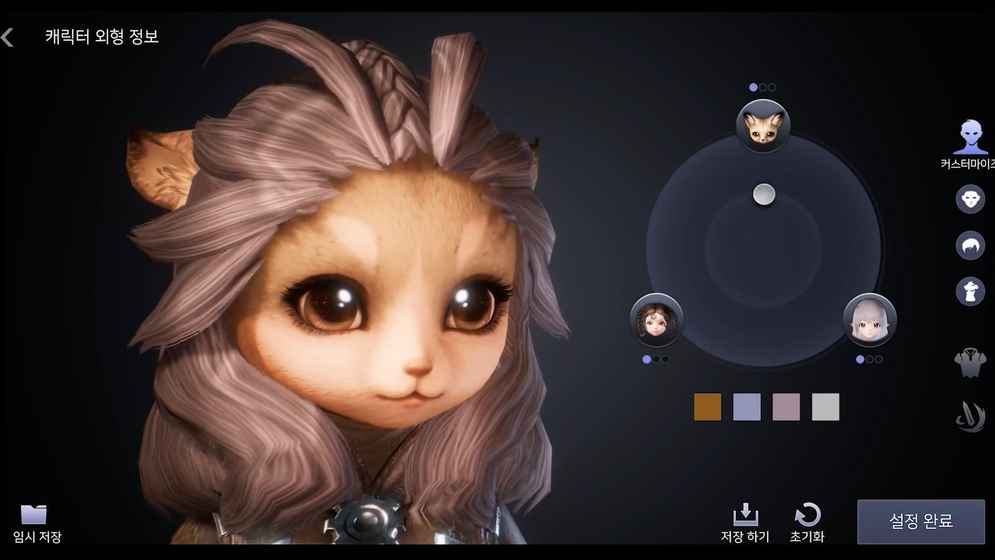Select the cat face preset portrait
Viewport: 995px width, 560px height.
tap(763, 126)
